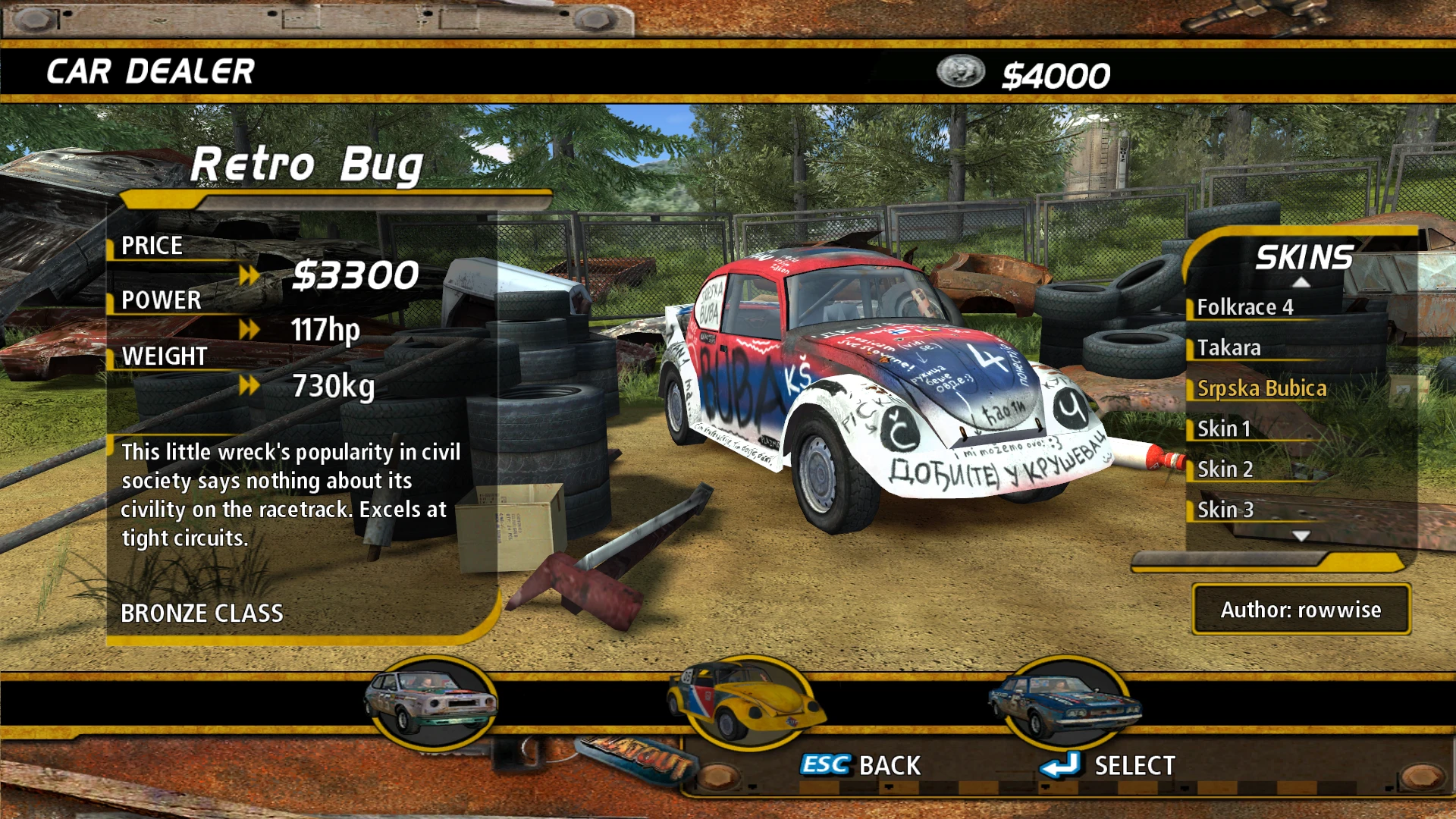
Task: Select the Folkrace 4 skin
Action: point(1244,307)
